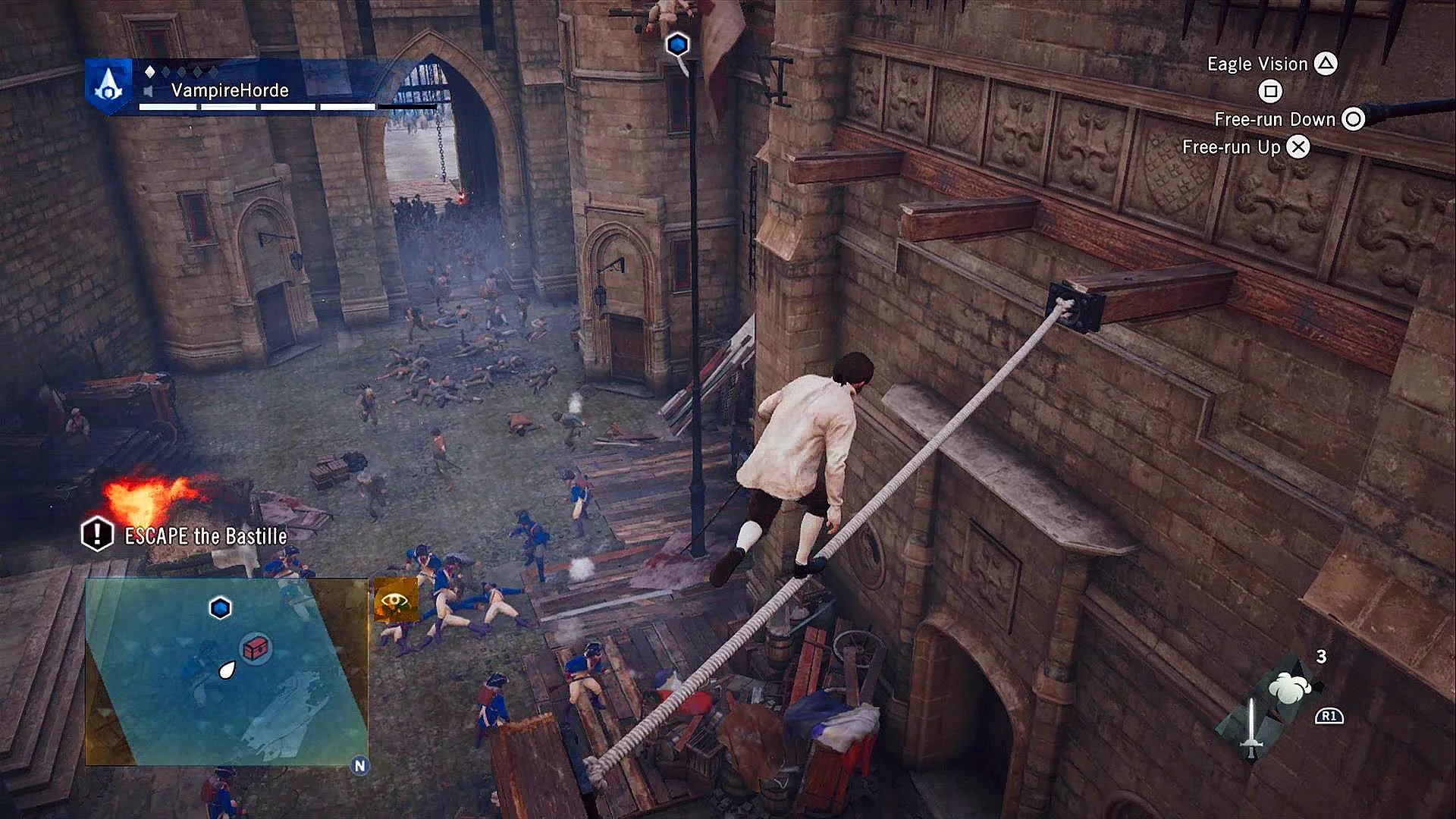Click the circle prompt beside Free-run Down

[x=1354, y=119]
